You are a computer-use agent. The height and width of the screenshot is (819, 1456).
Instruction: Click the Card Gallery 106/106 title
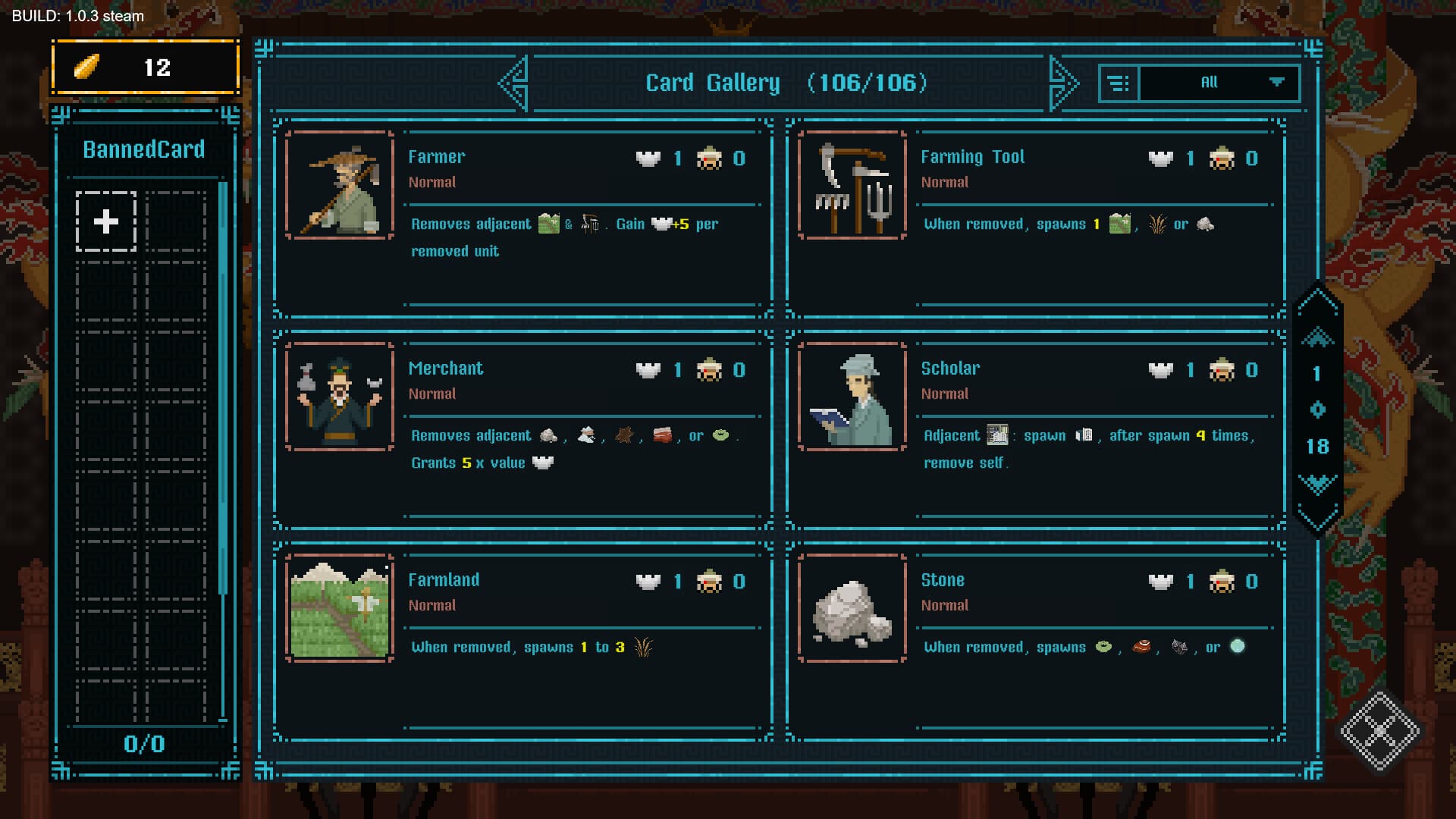pyautogui.click(x=786, y=83)
